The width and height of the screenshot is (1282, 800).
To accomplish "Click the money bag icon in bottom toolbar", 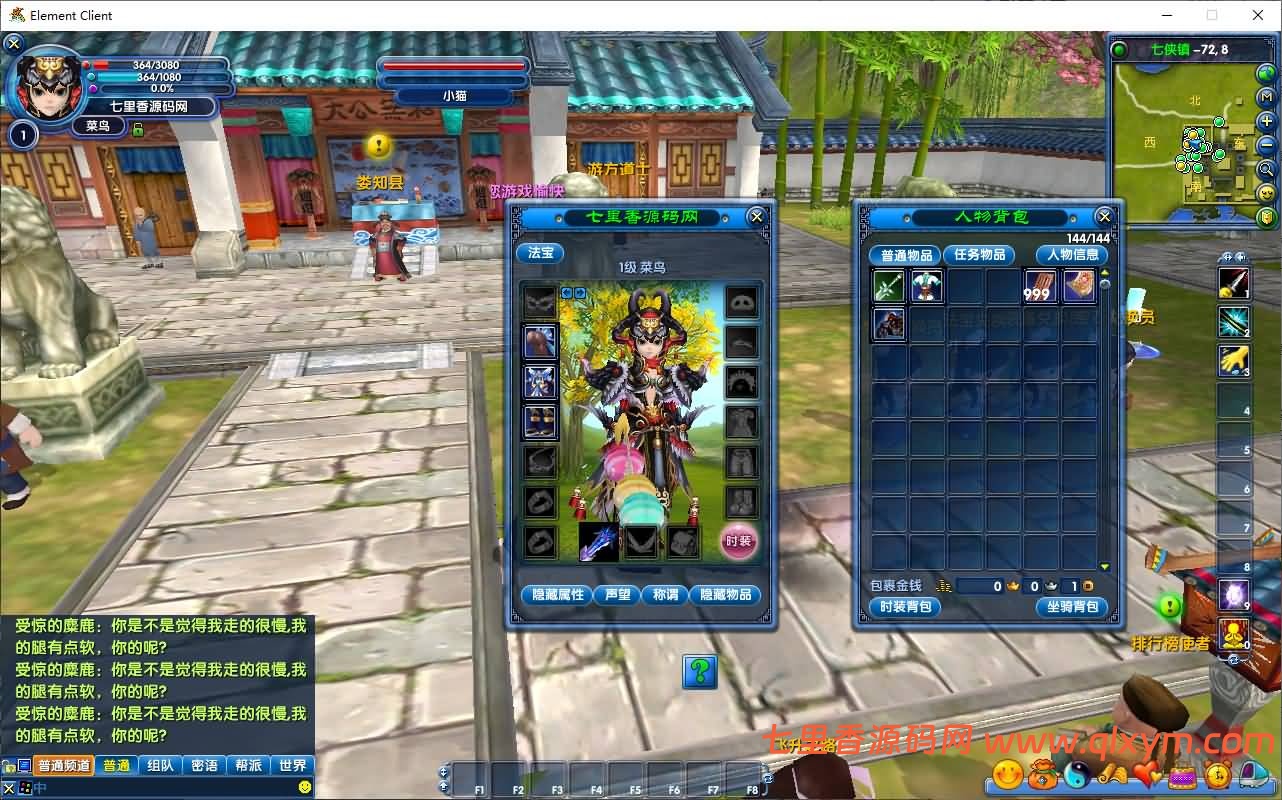I will [1043, 775].
